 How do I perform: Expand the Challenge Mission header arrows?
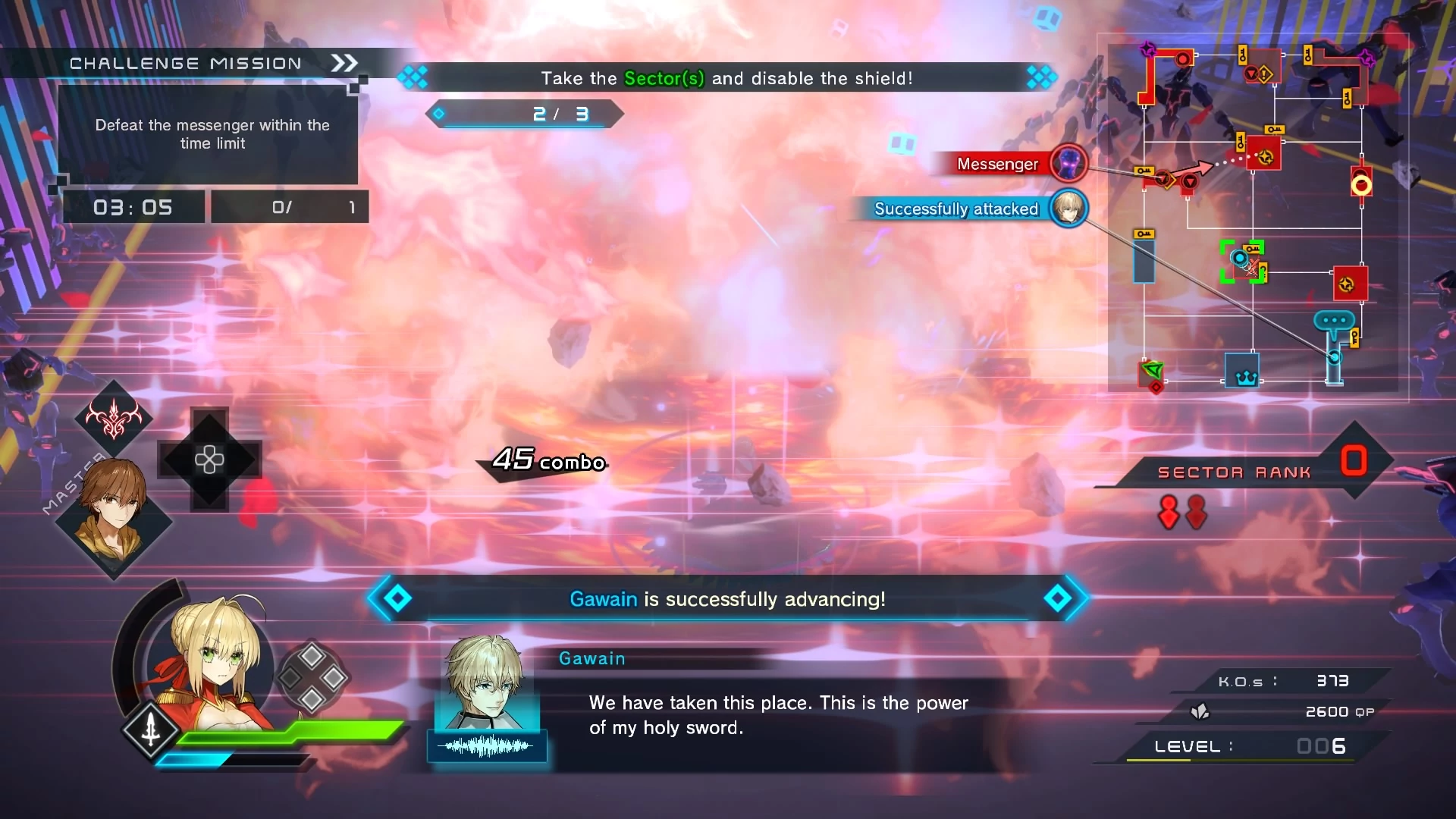344,63
